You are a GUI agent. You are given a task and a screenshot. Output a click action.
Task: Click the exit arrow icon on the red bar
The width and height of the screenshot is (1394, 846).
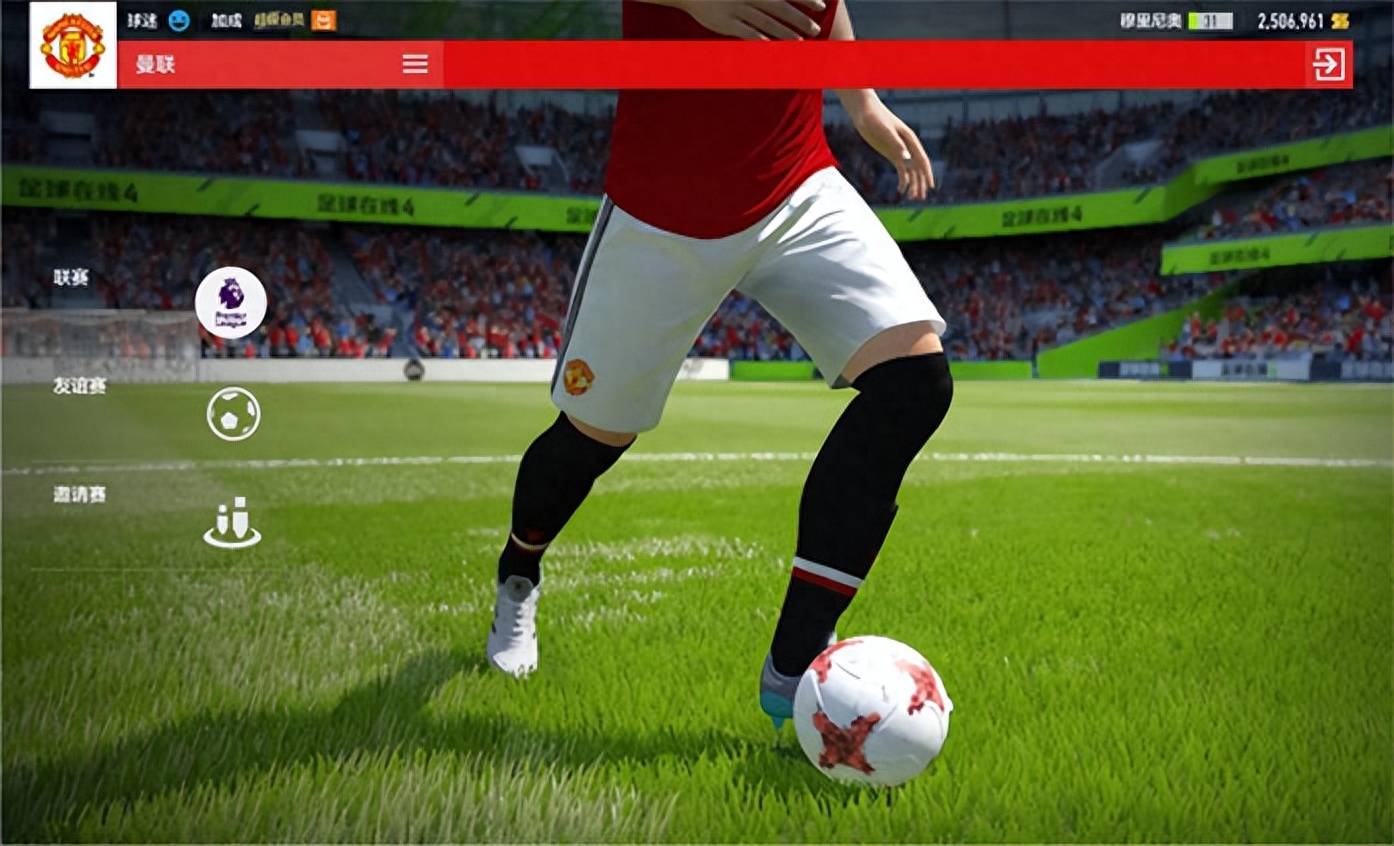point(1330,64)
